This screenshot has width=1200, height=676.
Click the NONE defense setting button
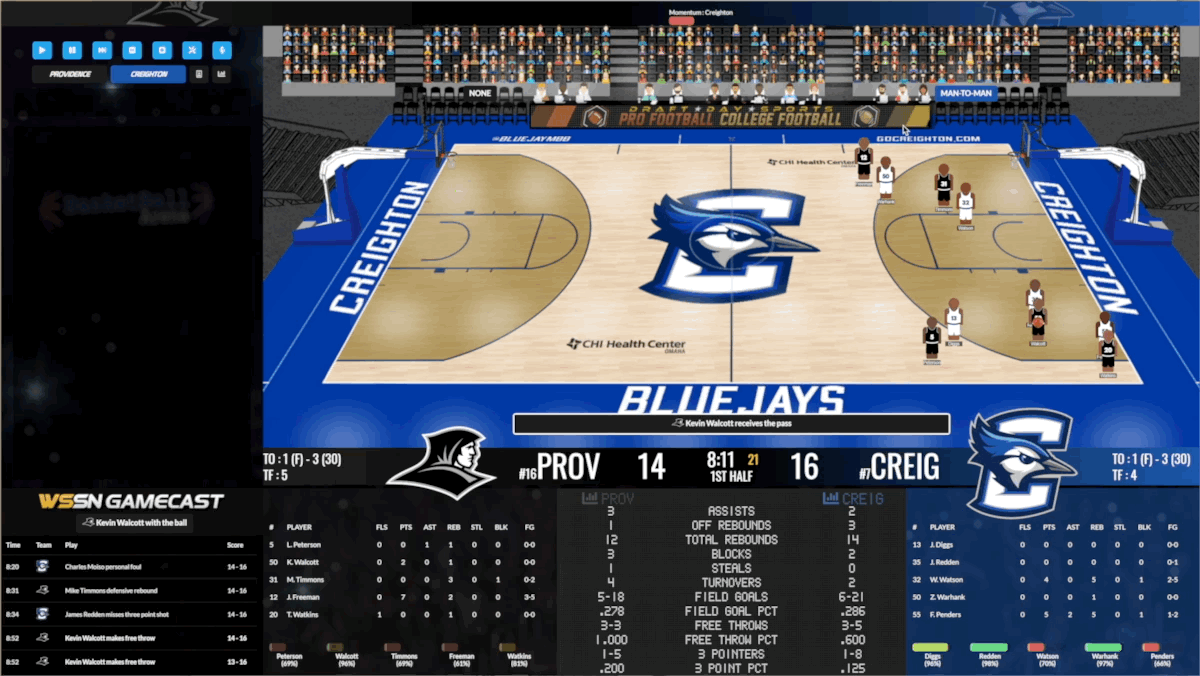tap(480, 93)
